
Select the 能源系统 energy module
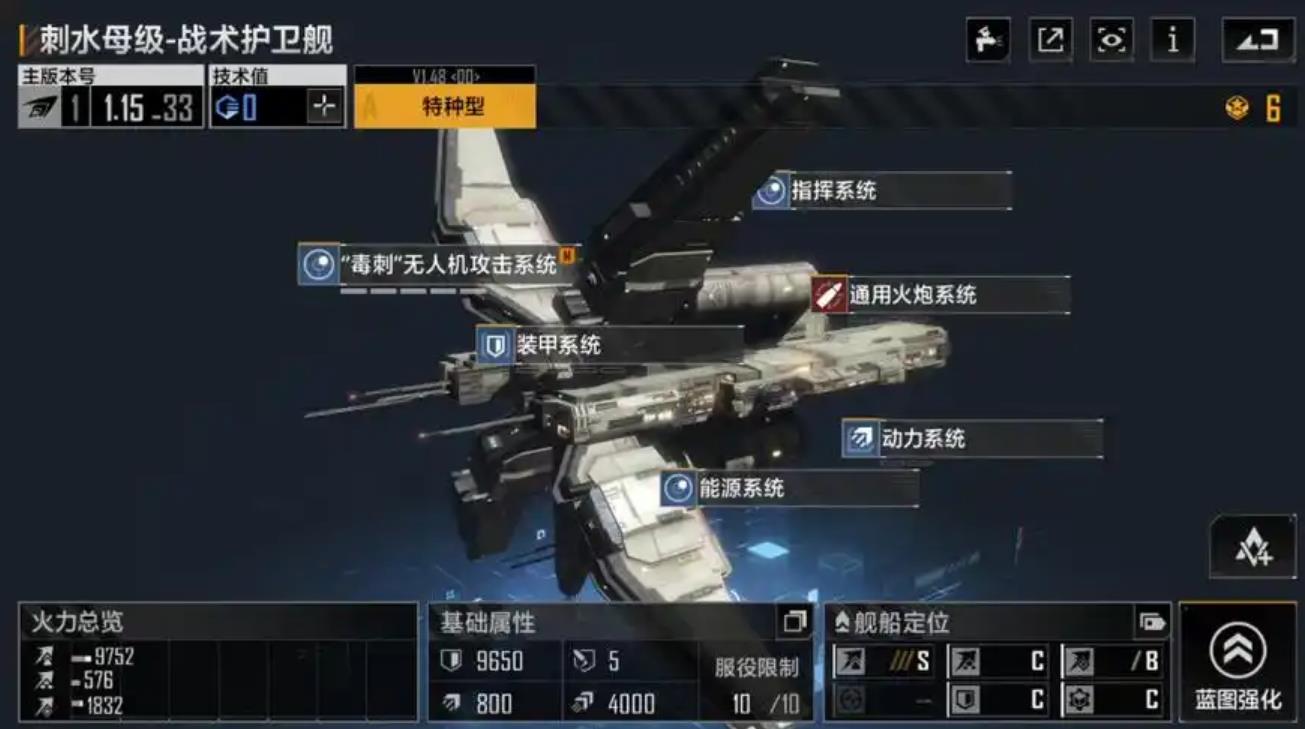click(x=740, y=488)
